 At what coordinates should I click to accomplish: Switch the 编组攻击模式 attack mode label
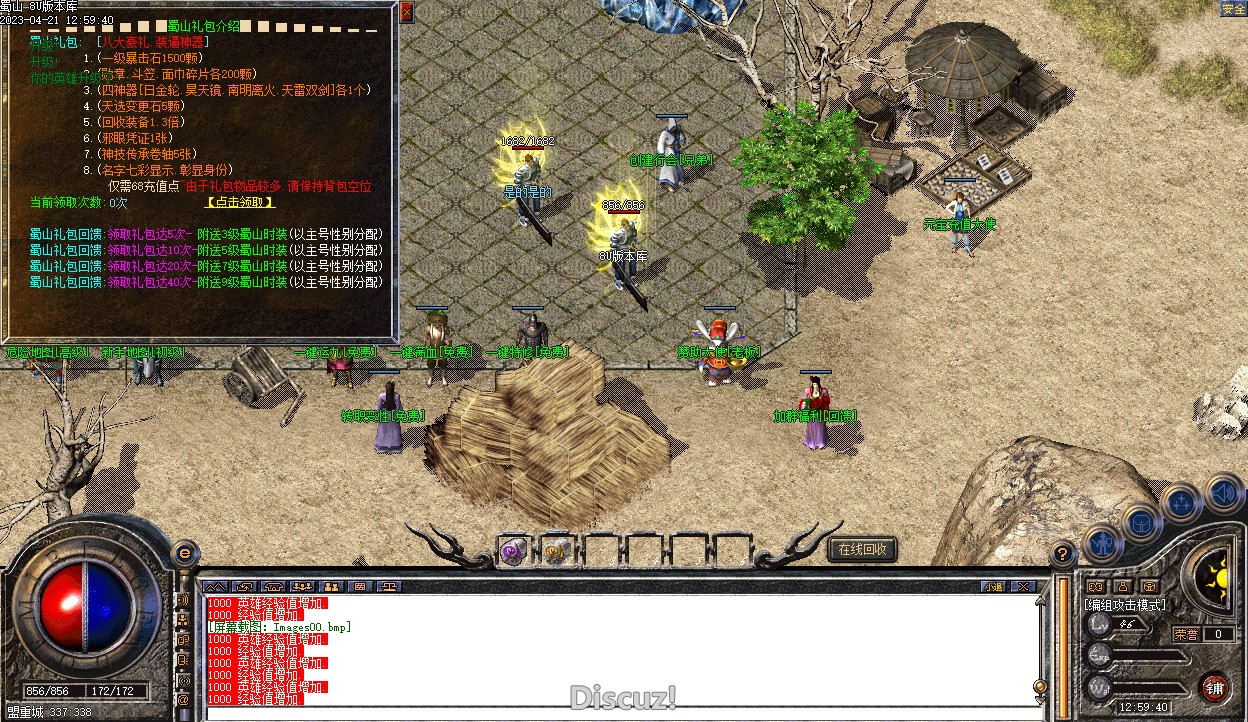1125,604
